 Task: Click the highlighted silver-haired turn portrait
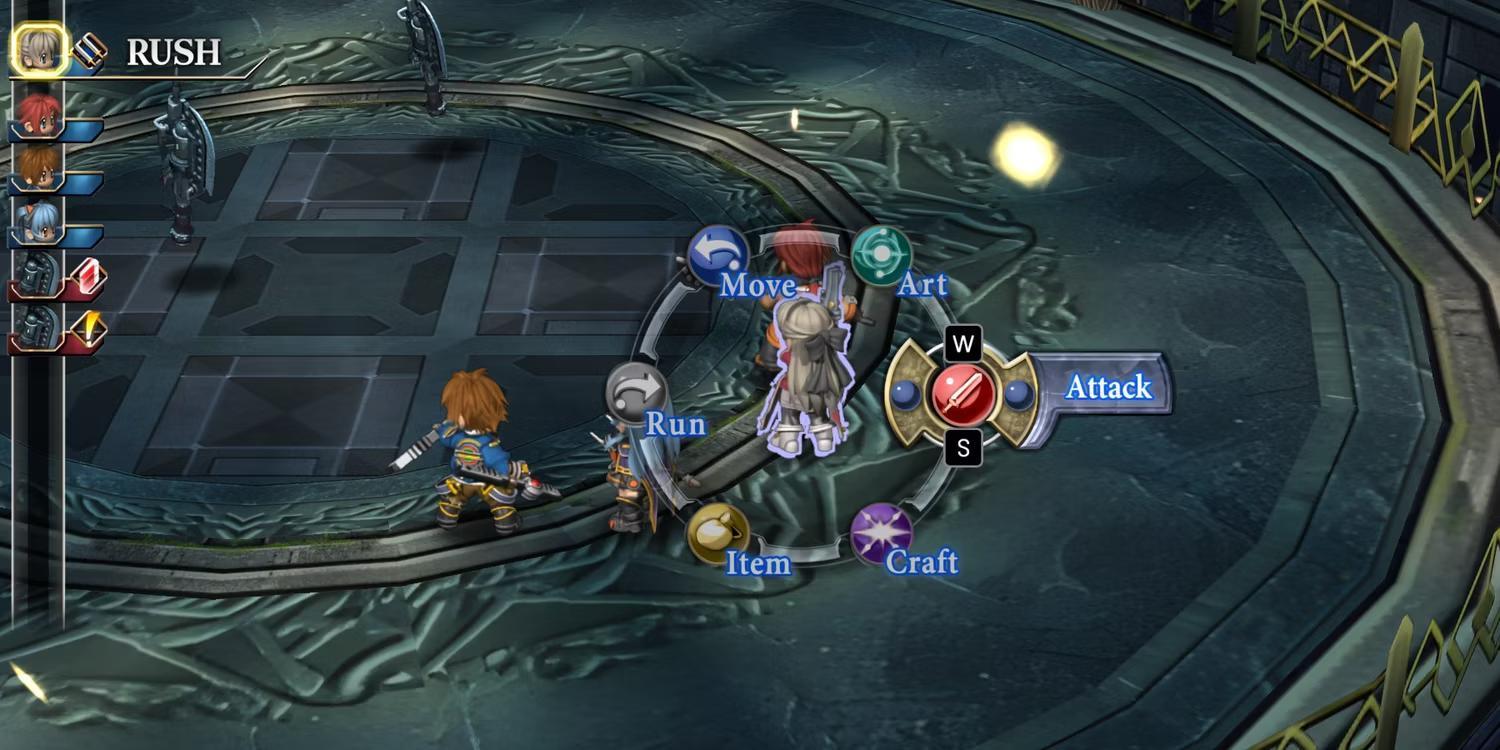click(x=39, y=50)
